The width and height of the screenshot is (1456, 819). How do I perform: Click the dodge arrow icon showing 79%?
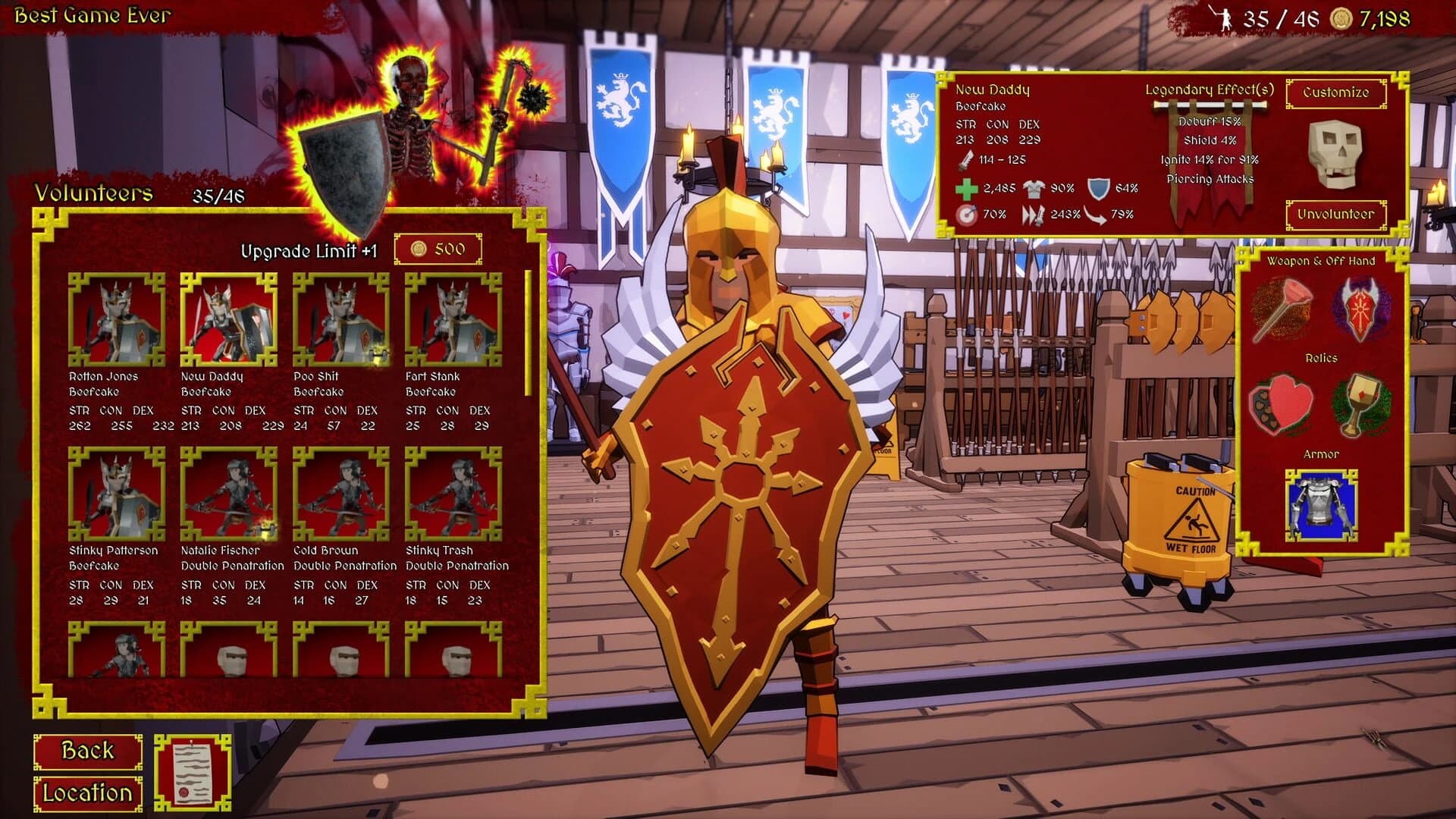coord(1096,213)
